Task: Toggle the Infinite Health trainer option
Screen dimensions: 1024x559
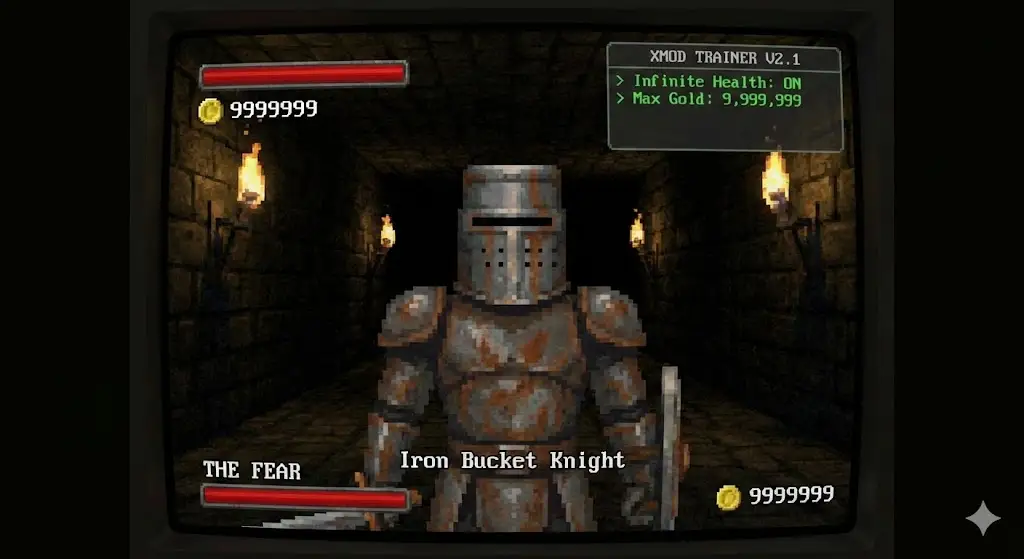Action: [x=715, y=81]
